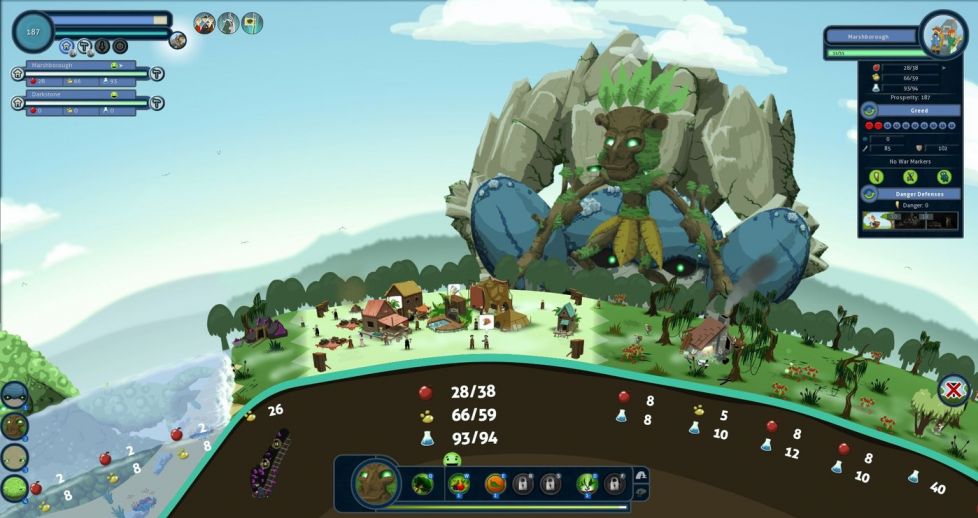The height and width of the screenshot is (518, 978).
Task: Open the Marshborough villagers portrait
Action: point(943,35)
